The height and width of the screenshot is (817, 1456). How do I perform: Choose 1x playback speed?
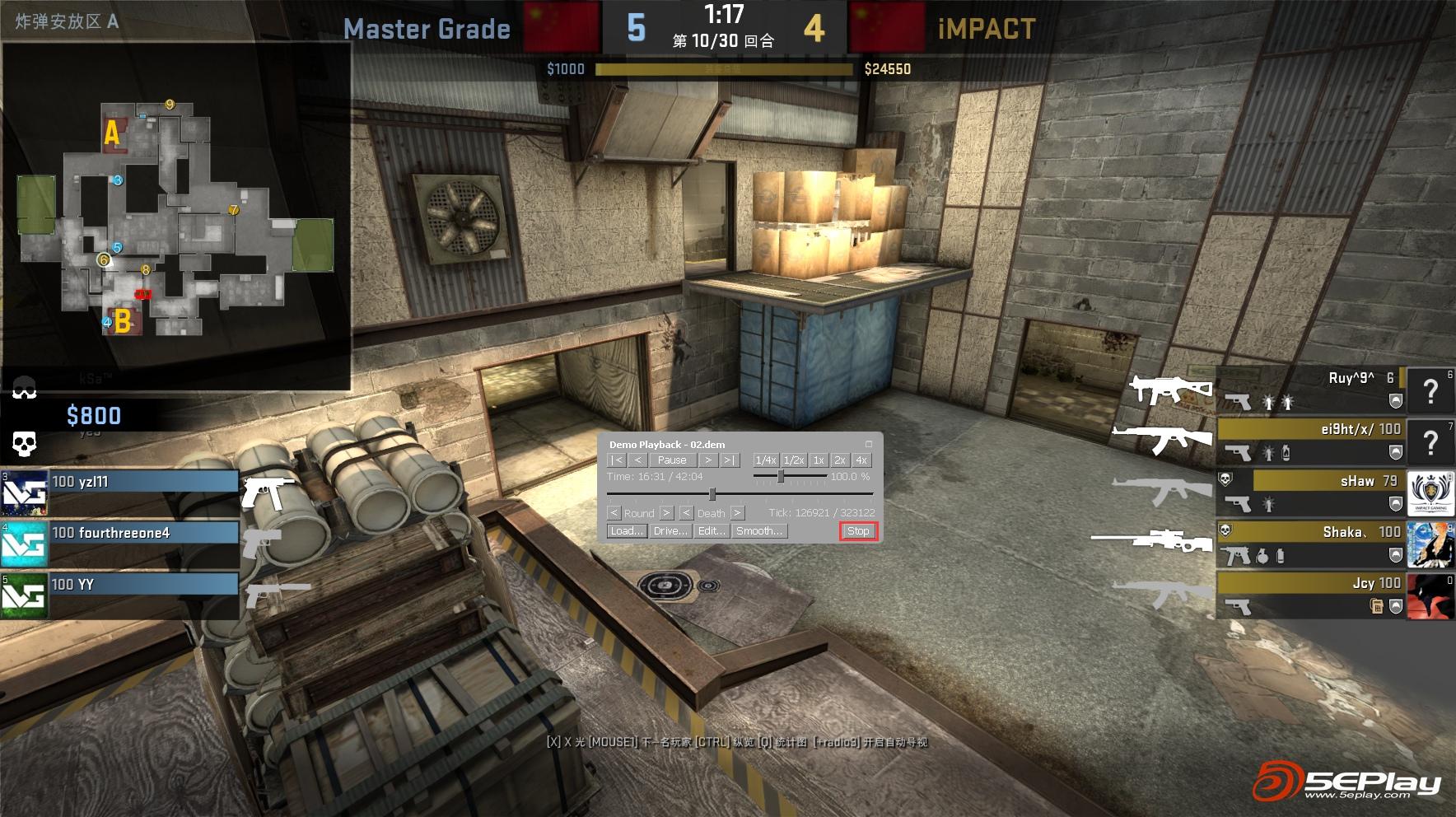tap(819, 460)
